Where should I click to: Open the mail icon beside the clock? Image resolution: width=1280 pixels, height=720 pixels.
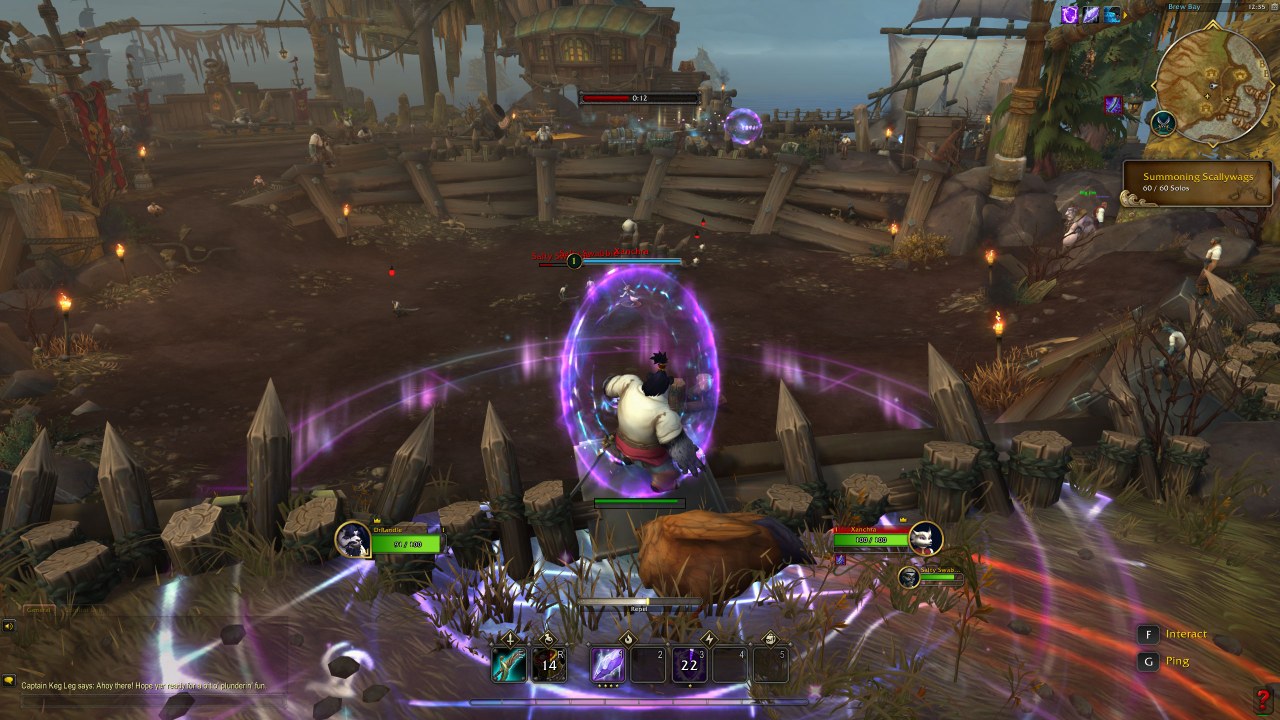click(x=1273, y=7)
